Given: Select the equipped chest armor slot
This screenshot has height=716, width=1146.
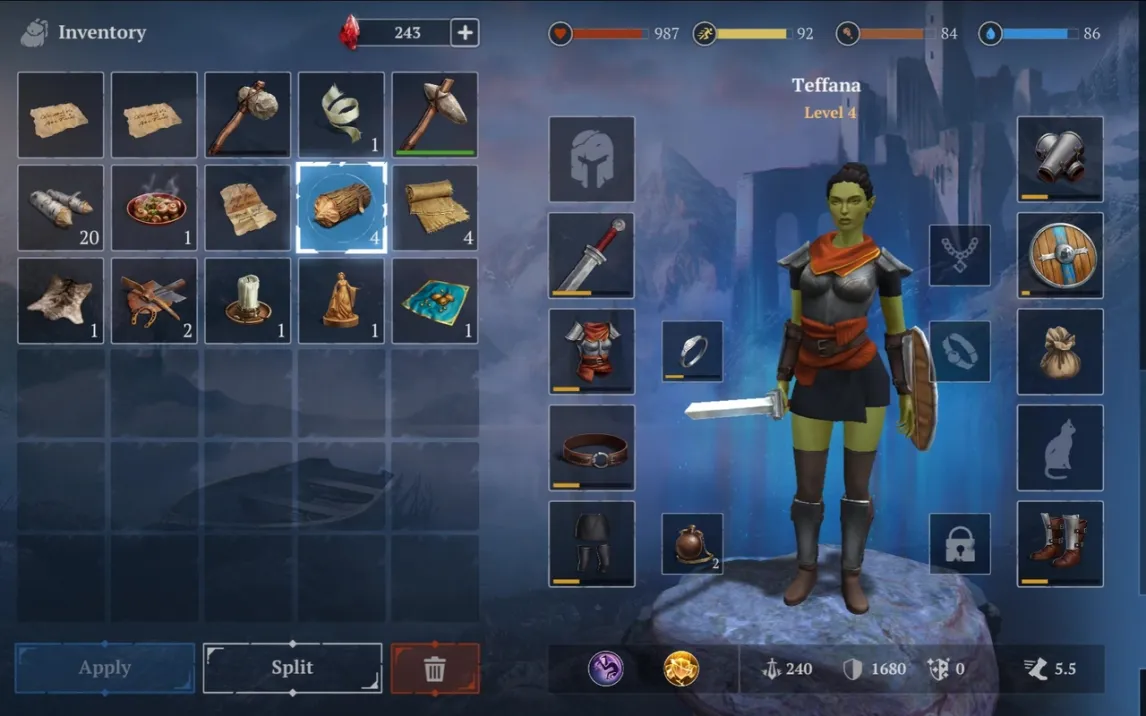Looking at the screenshot, I should [591, 351].
